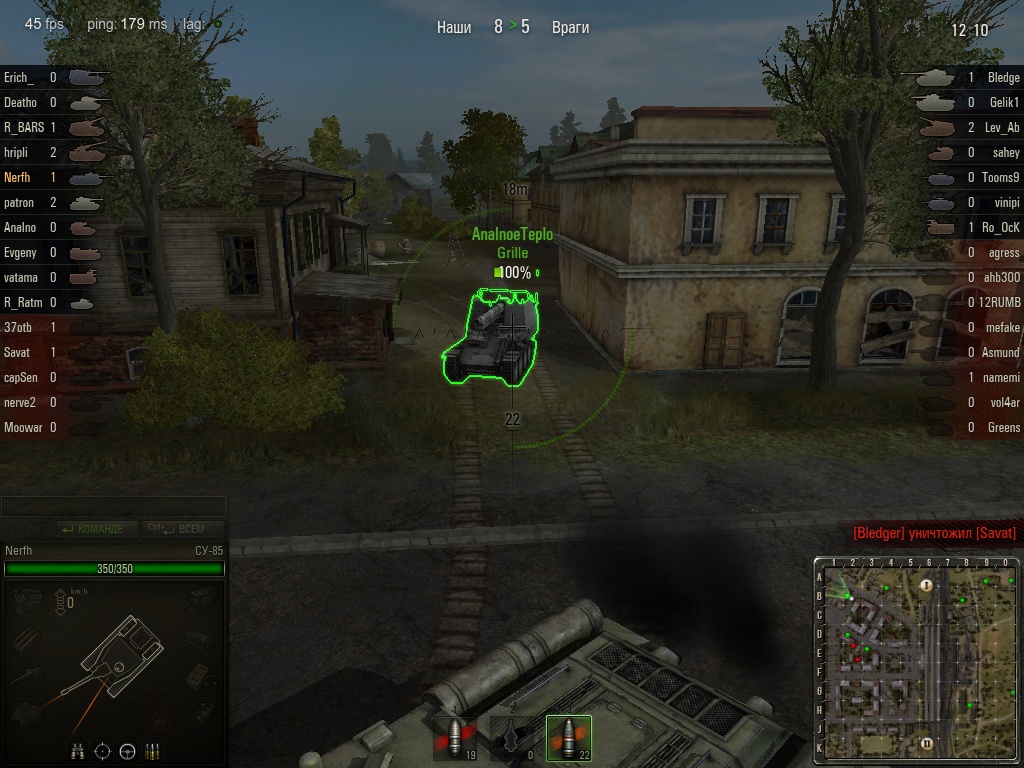Select player Erich_ in the allied list
Image resolution: width=1024 pixels, height=768 pixels.
pyautogui.click(x=19, y=77)
